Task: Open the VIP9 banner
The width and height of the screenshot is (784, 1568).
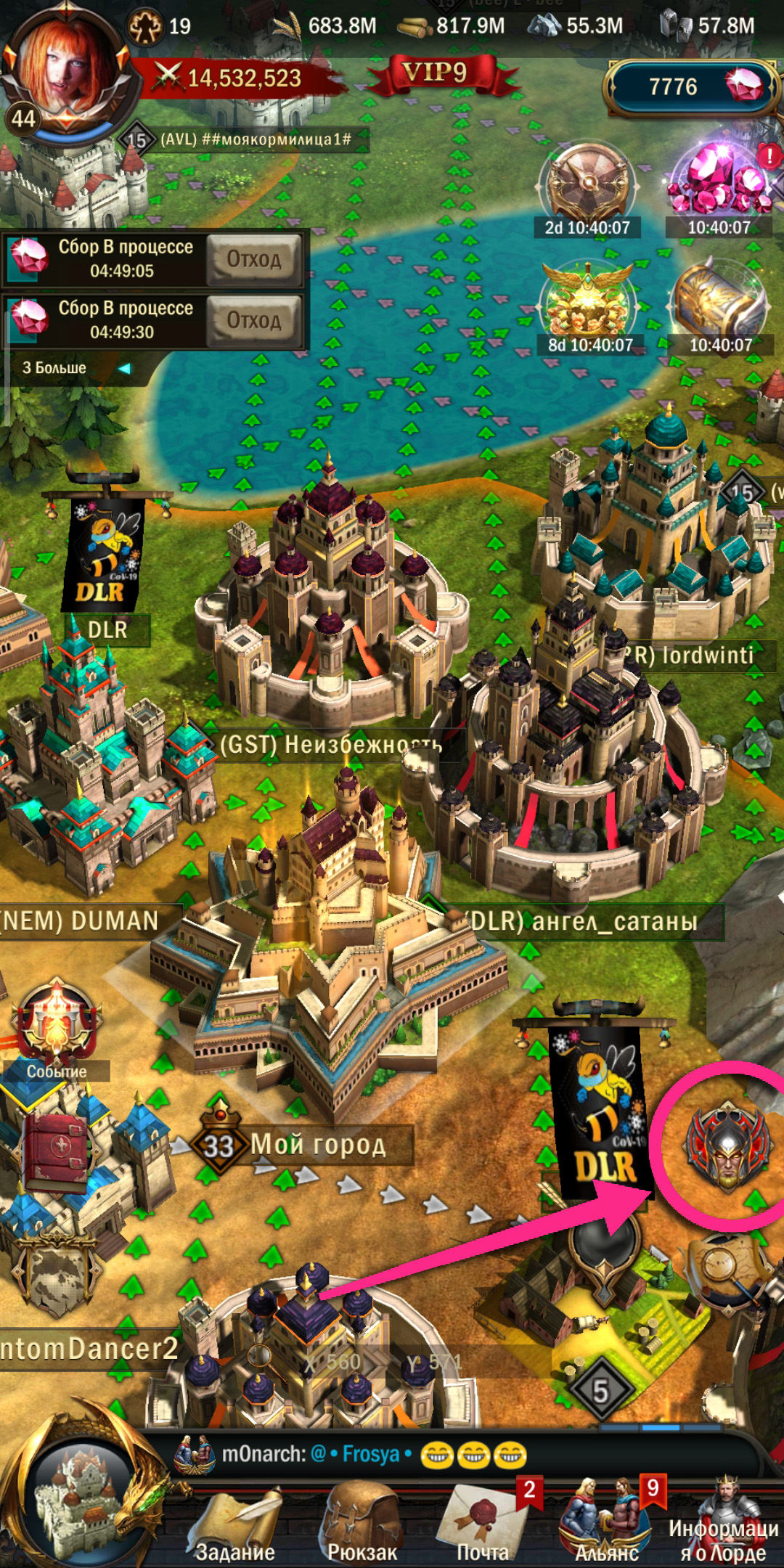Action: coord(436,74)
